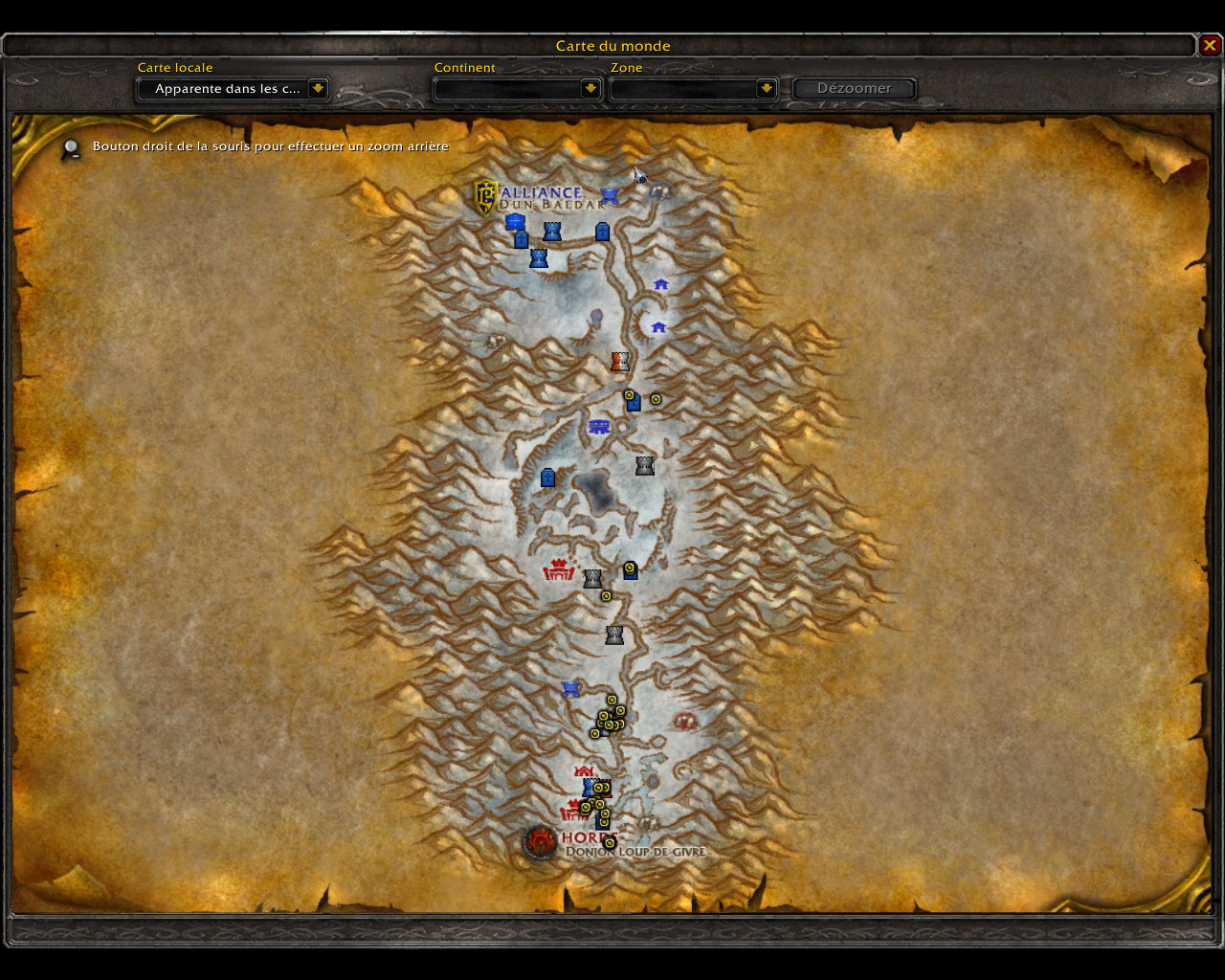Select the blue mine cart marker near Dun Baldar
This screenshot has width=1225, height=980.
pos(610,196)
